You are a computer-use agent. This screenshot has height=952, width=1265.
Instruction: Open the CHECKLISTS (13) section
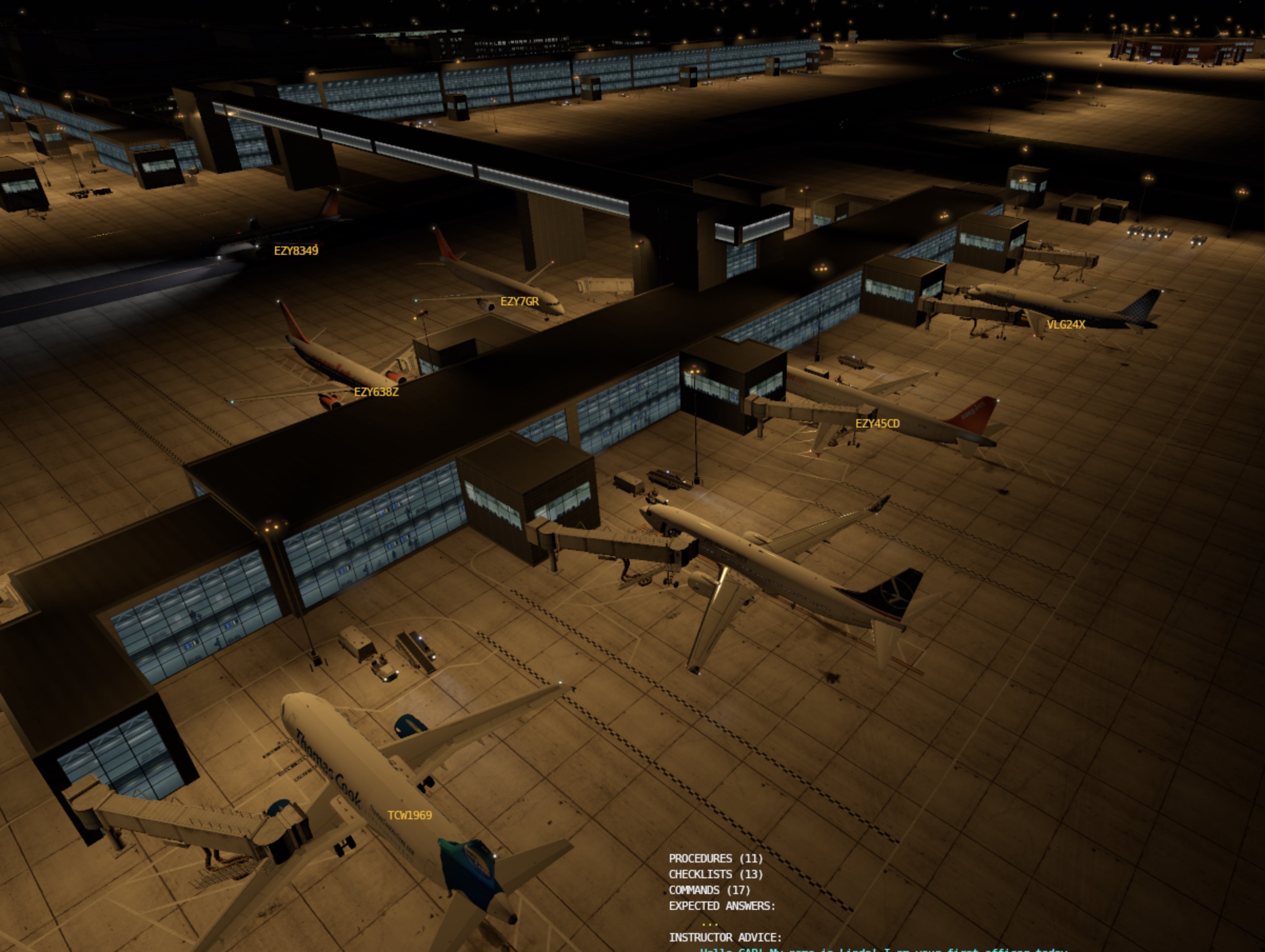[x=715, y=874]
